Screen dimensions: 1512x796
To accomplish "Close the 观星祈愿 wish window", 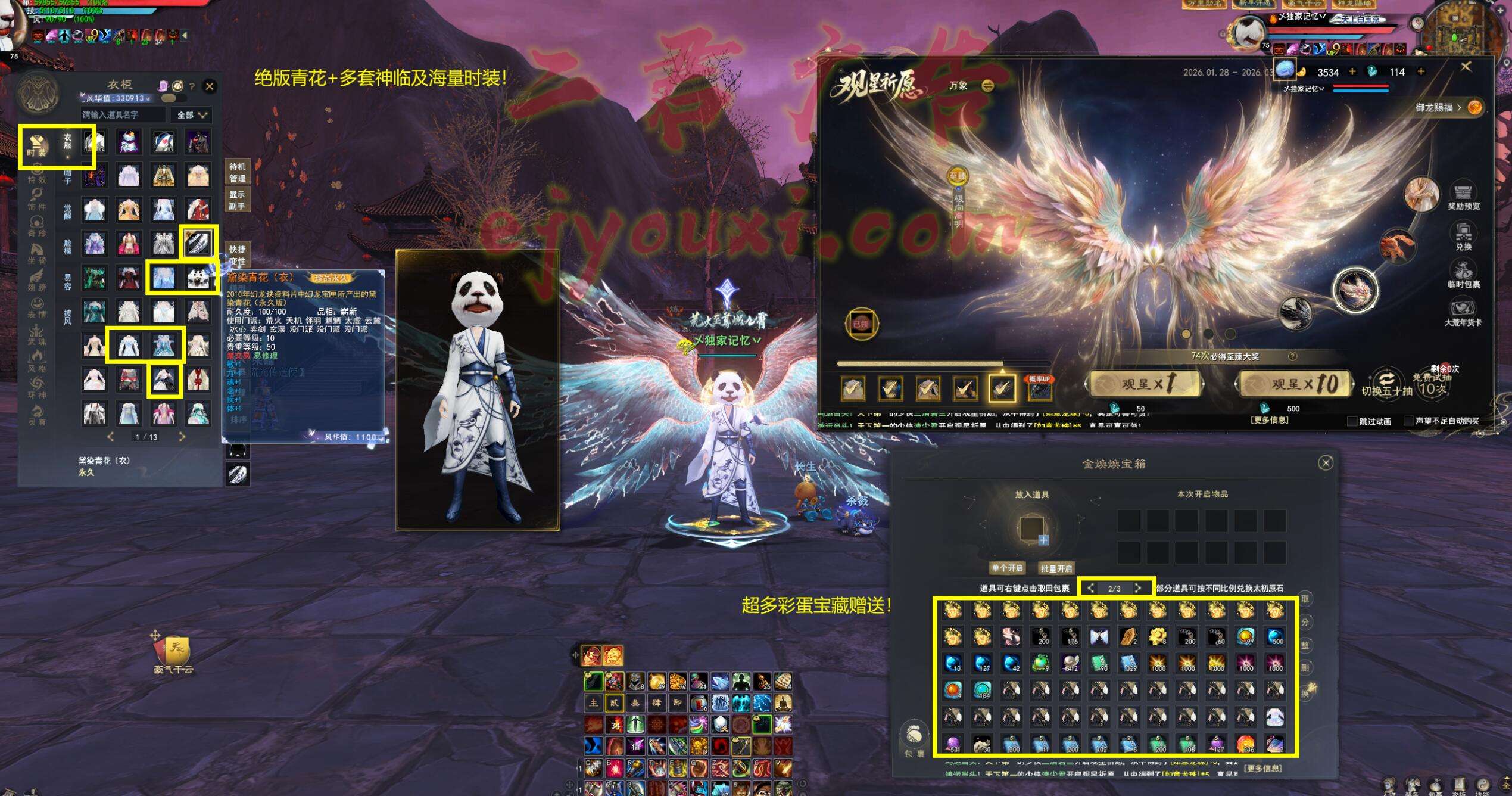I will (x=1466, y=67).
